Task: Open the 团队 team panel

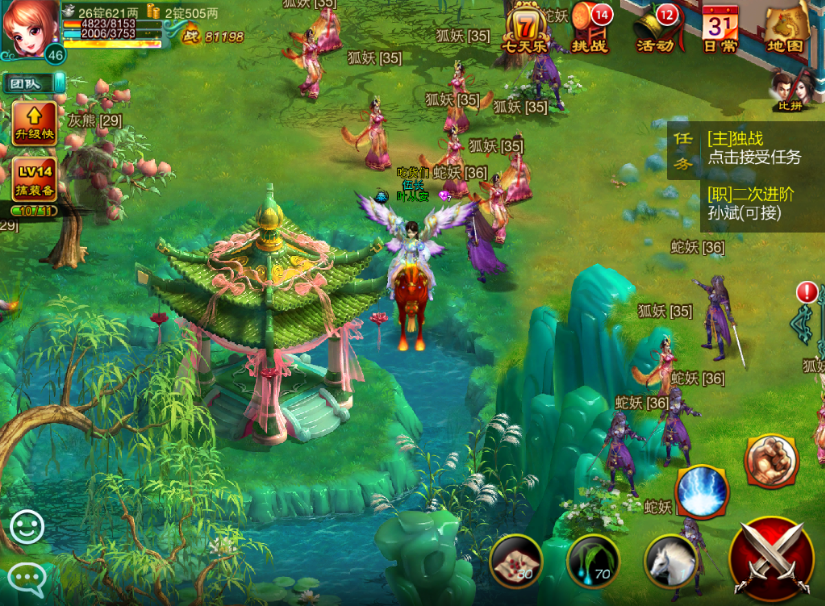Action: (27, 84)
